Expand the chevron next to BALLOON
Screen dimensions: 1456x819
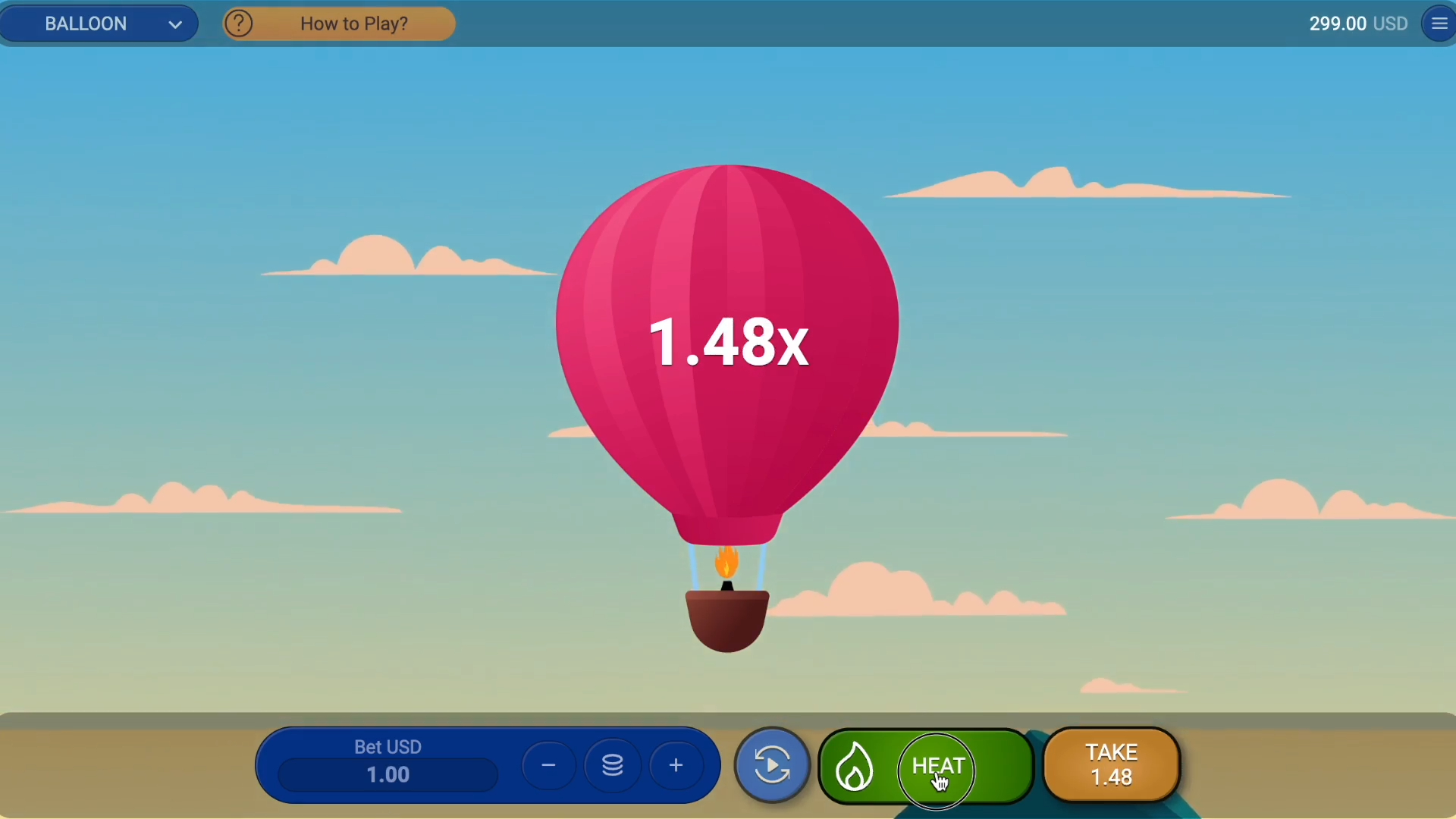(x=174, y=24)
